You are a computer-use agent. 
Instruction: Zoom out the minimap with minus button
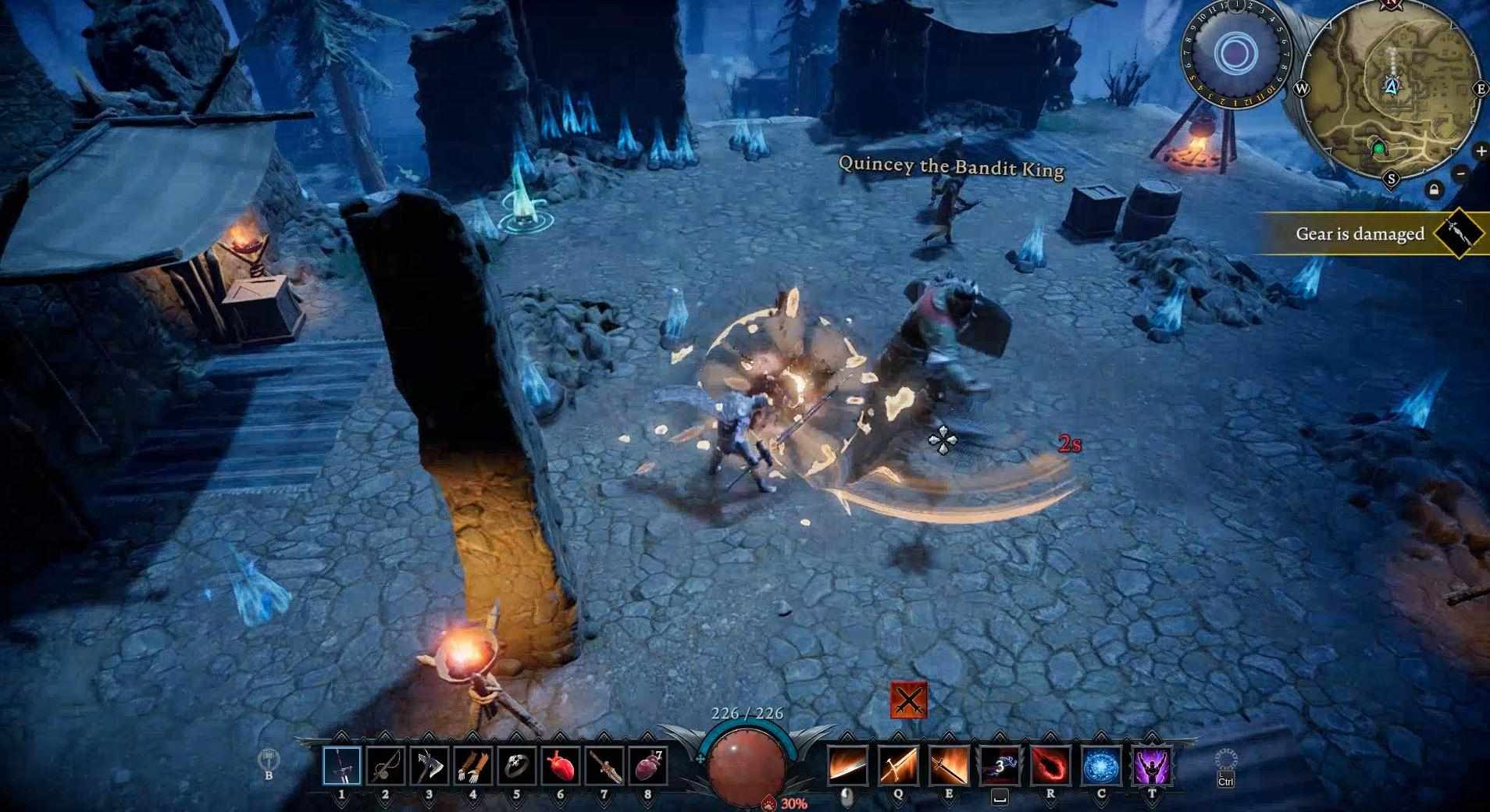tap(1461, 173)
